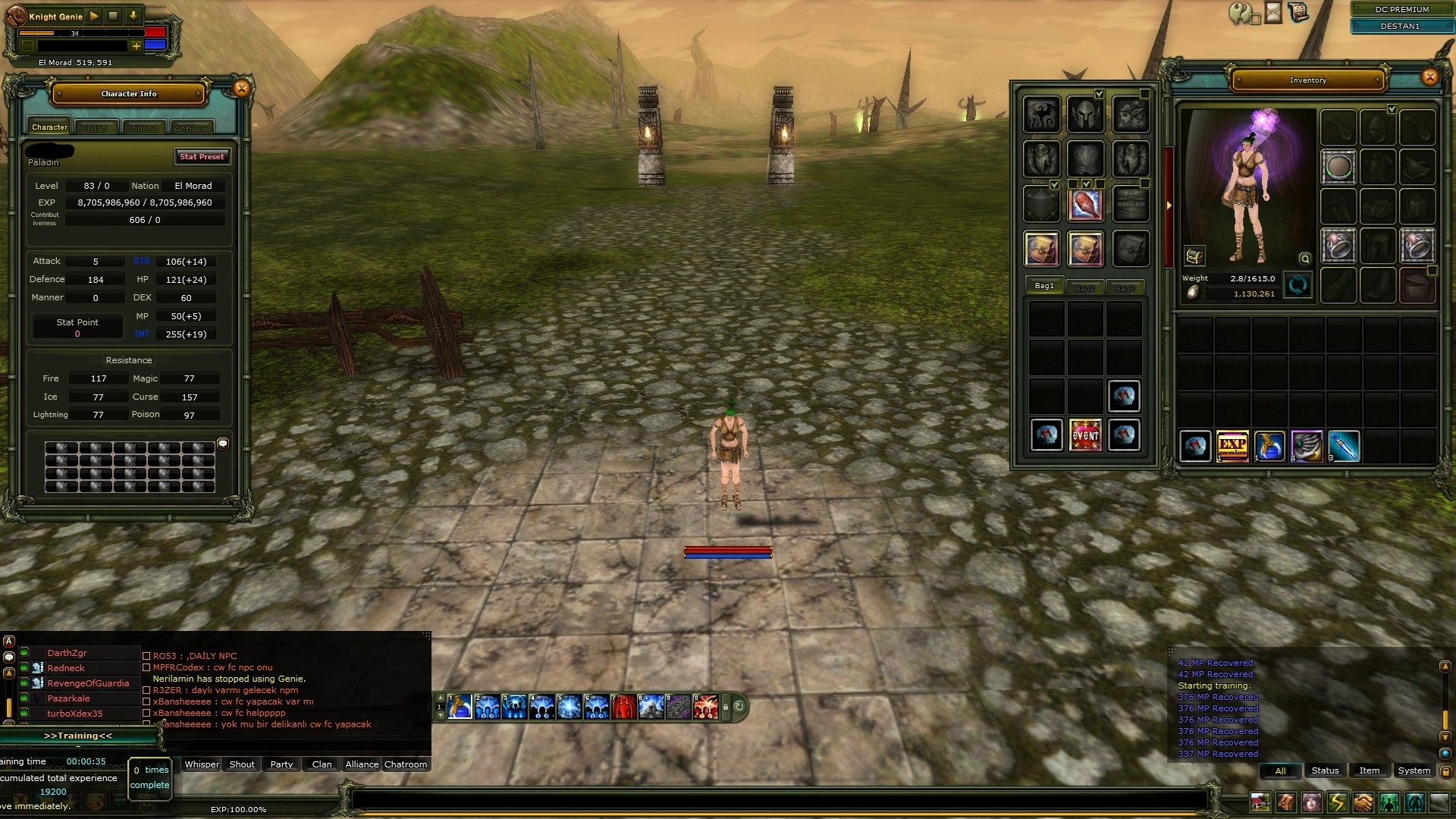Stop the Knight Genie with stop button

(114, 16)
